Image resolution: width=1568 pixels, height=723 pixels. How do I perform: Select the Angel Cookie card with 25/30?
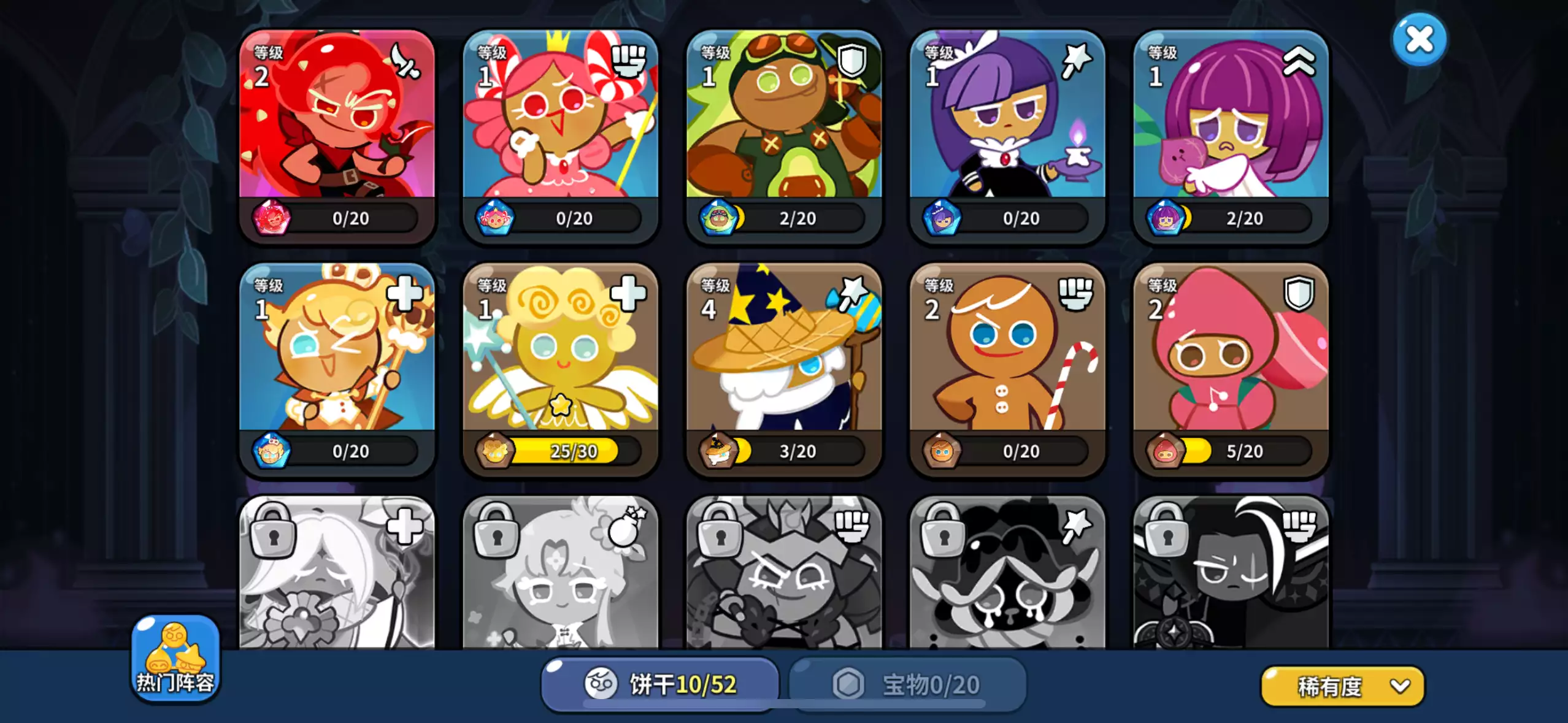(560, 368)
